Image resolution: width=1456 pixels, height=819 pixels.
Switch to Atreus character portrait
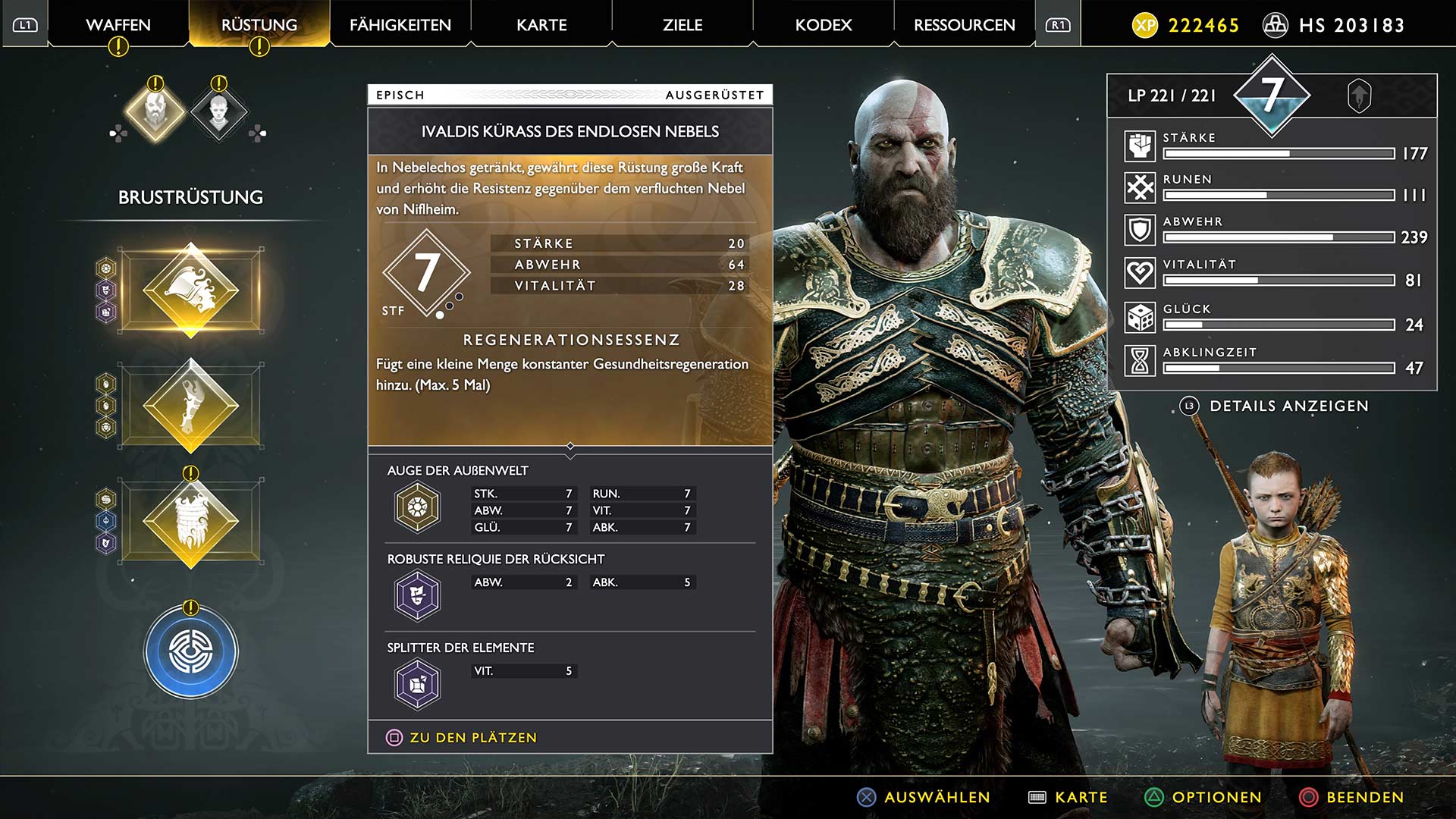(x=219, y=113)
